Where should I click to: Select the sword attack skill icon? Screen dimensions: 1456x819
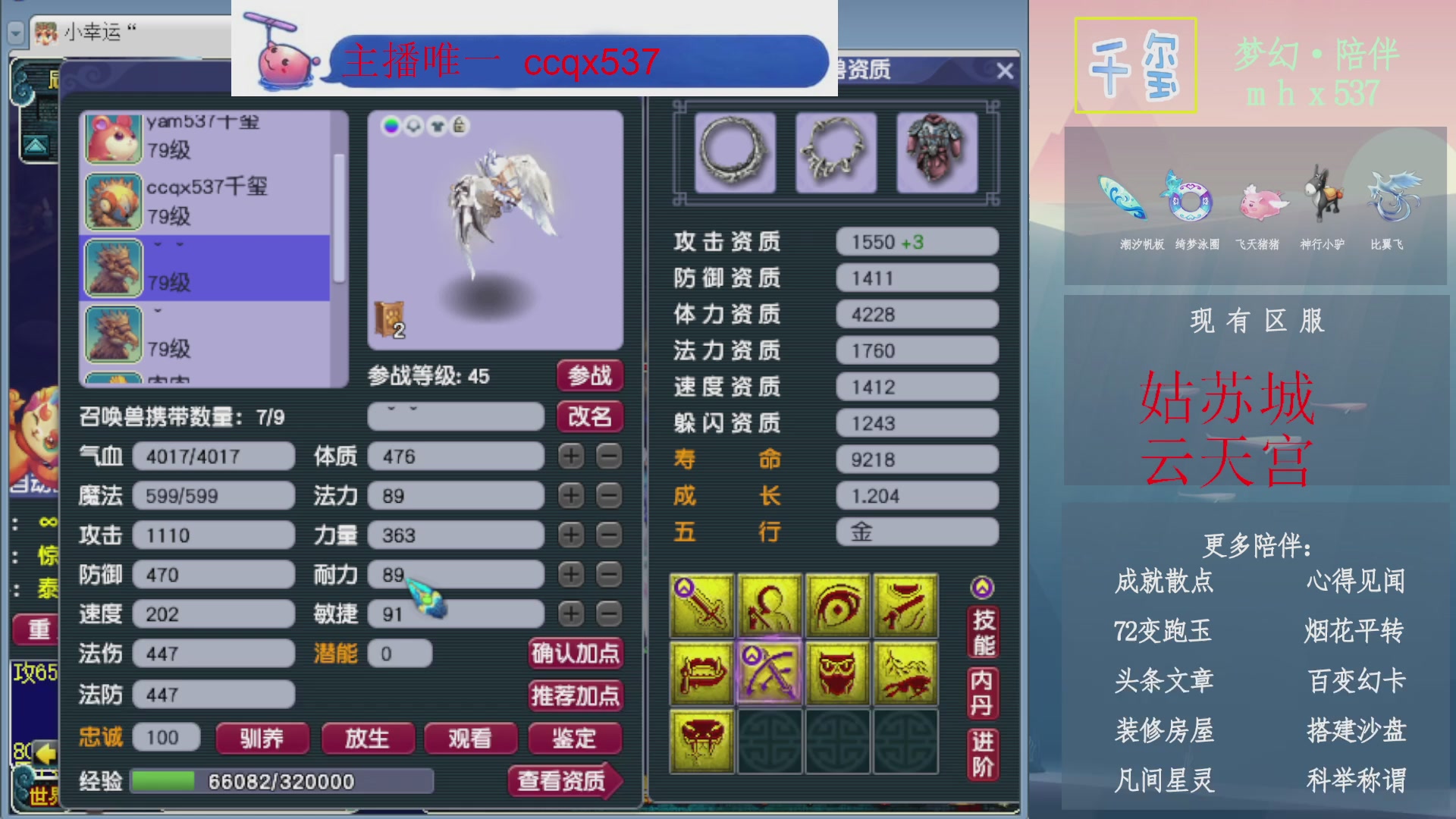point(701,607)
